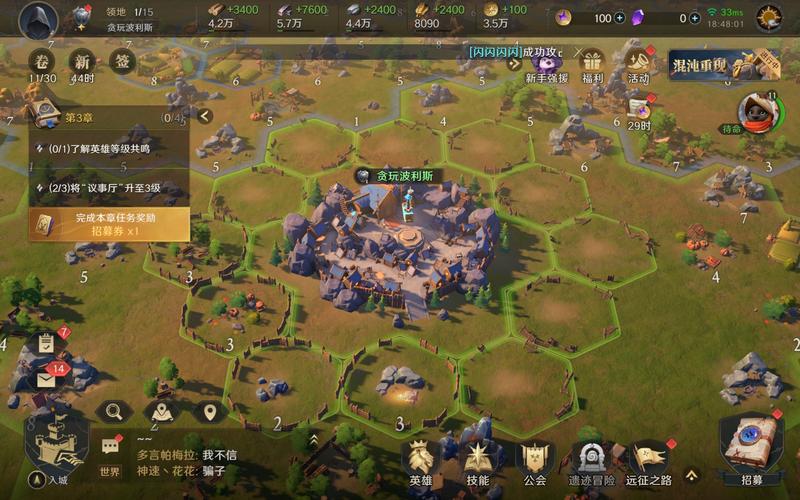Open the 英雄 heroes menu
This screenshot has height=500, width=800.
pos(422,461)
